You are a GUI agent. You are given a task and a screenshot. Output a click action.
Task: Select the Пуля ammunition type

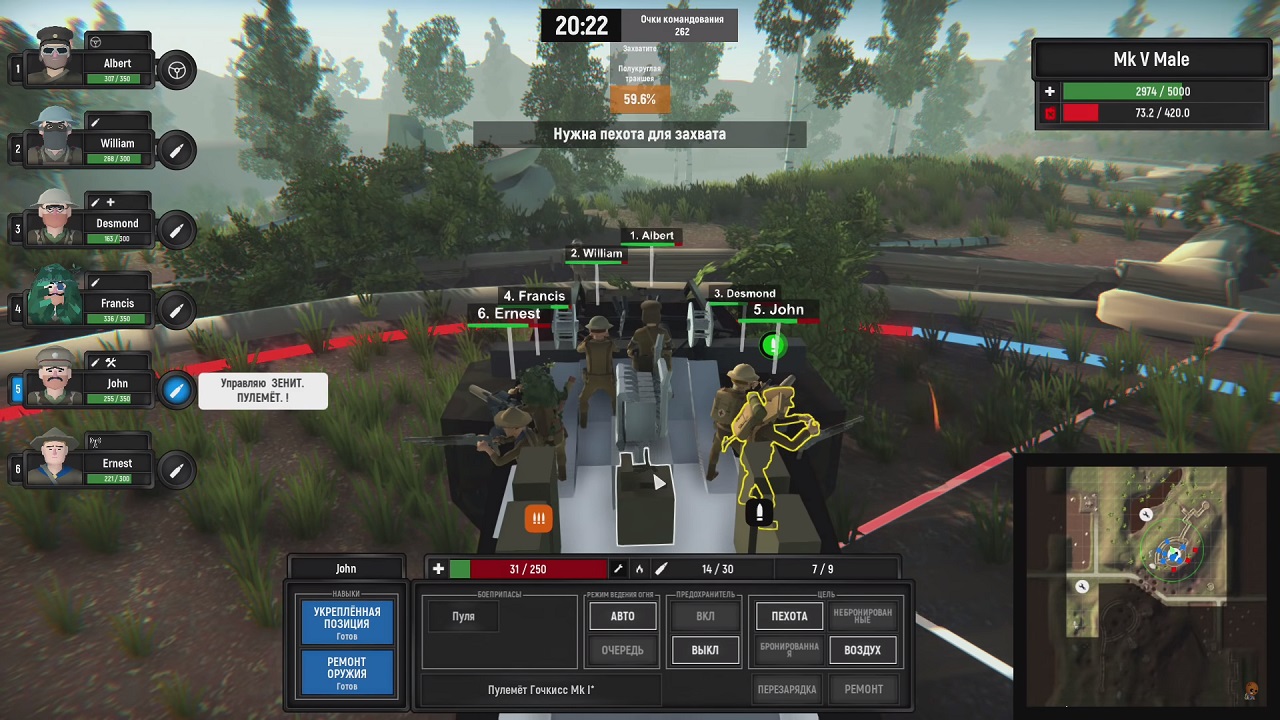click(x=463, y=617)
